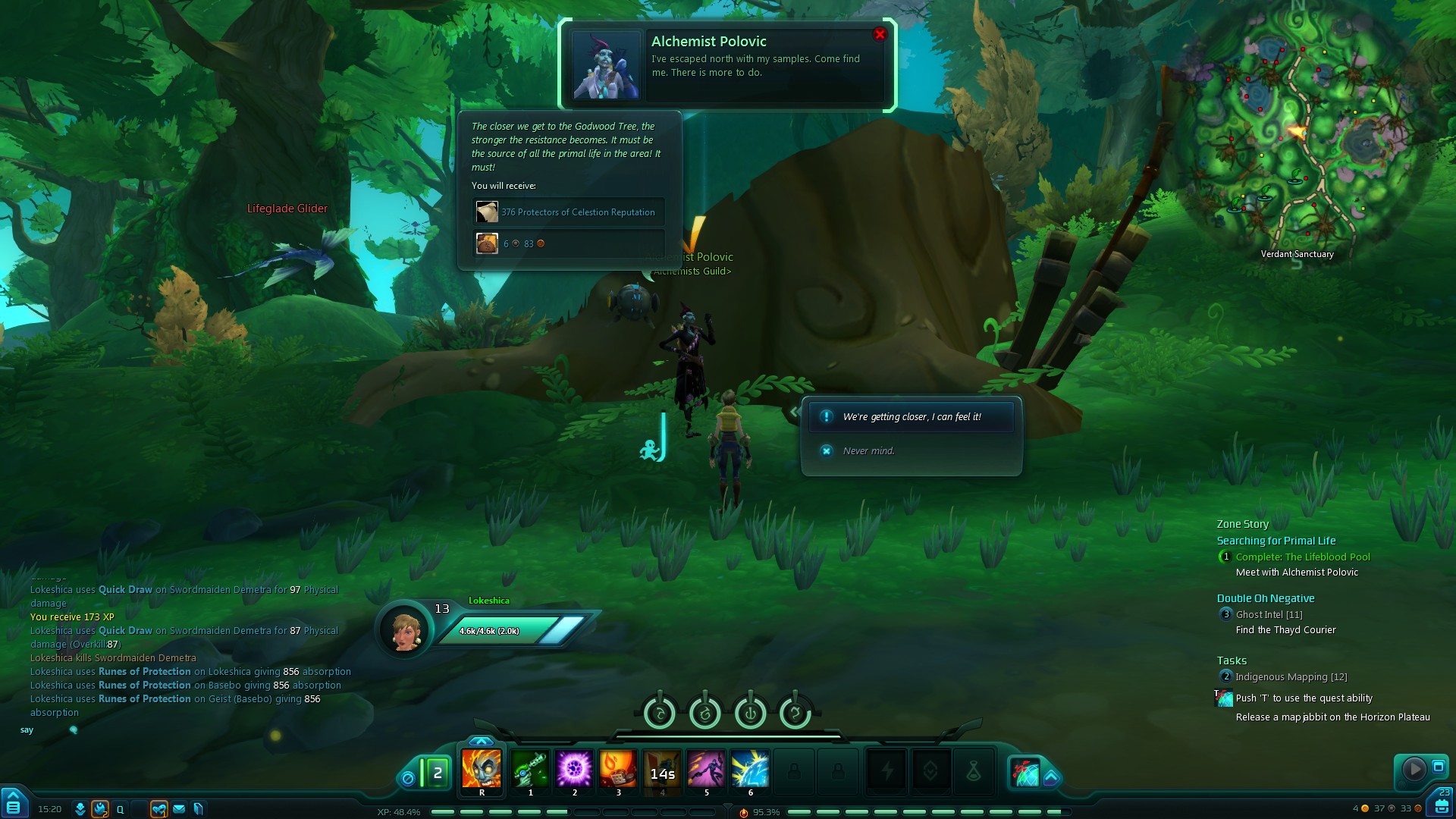Click the Protectors of Celestion Reputation reward

[569, 212]
